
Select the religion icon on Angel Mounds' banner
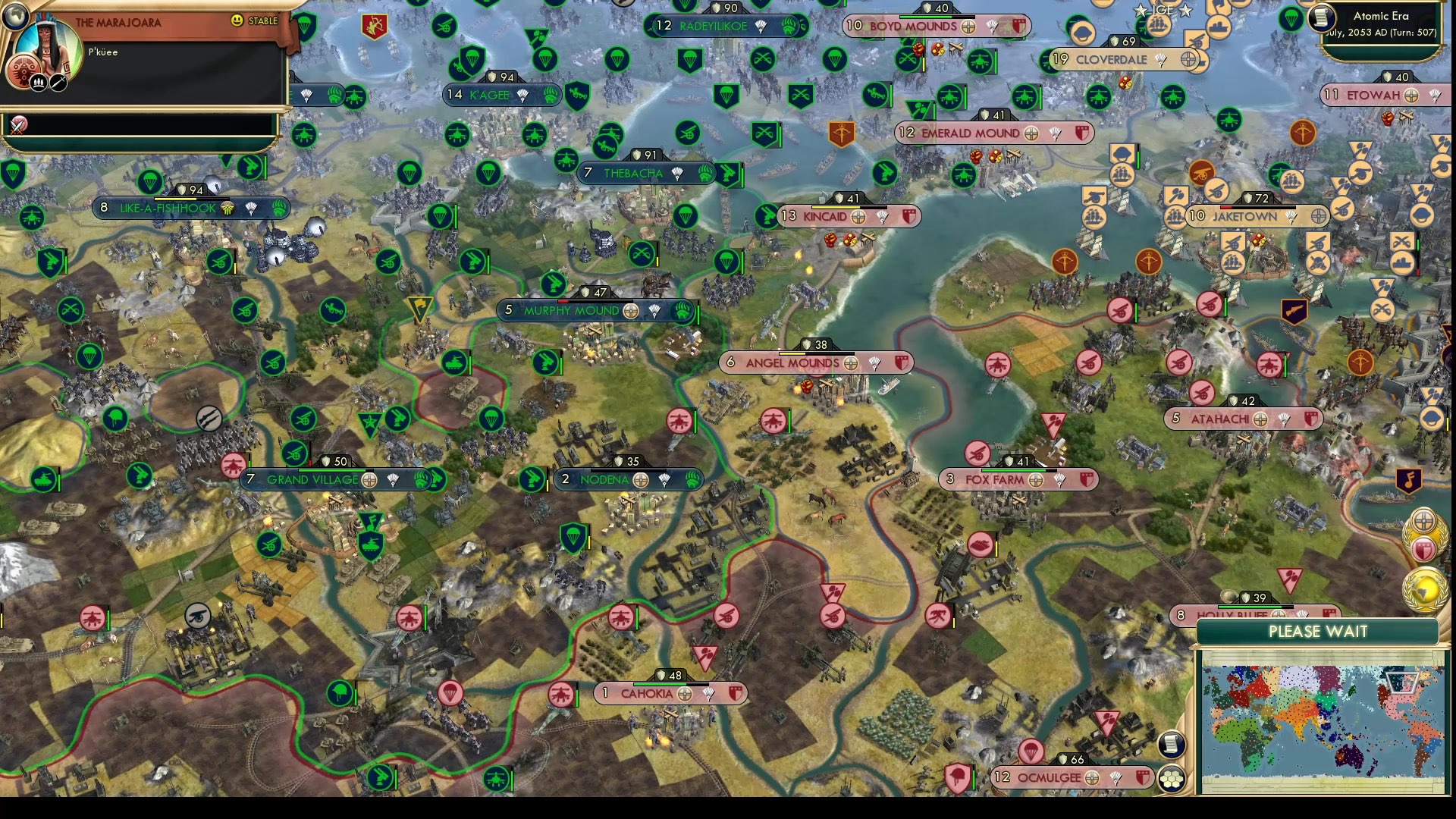click(850, 363)
